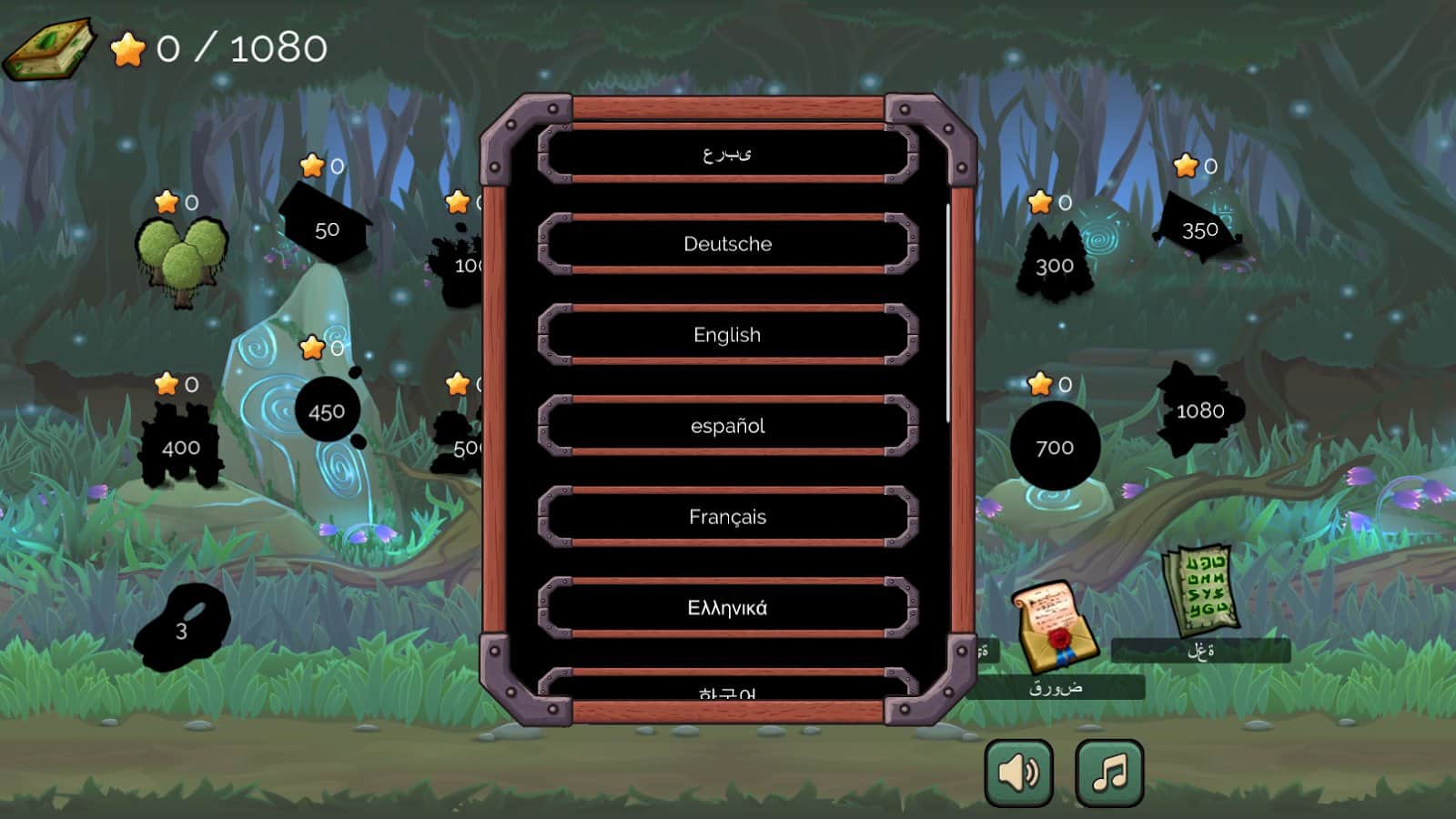Open the 450-star round level node
Viewport: 1456px width, 819px height.
pos(326,409)
